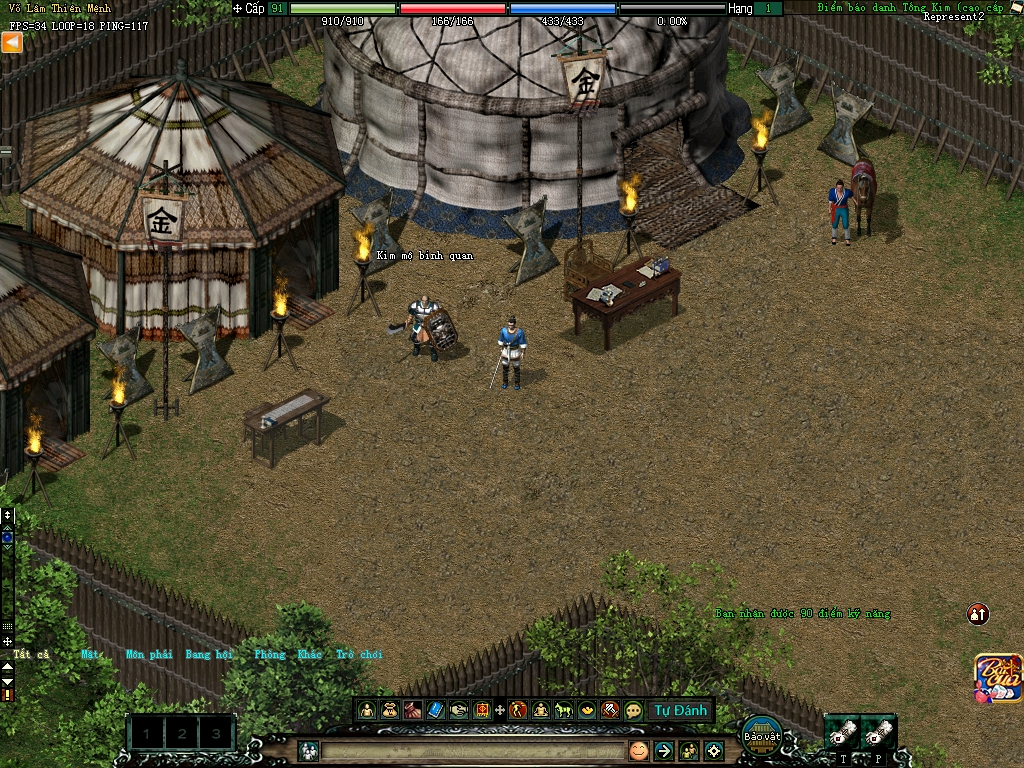Select the Mật private chat tab
The width and height of the screenshot is (1024, 768).
[x=90, y=654]
